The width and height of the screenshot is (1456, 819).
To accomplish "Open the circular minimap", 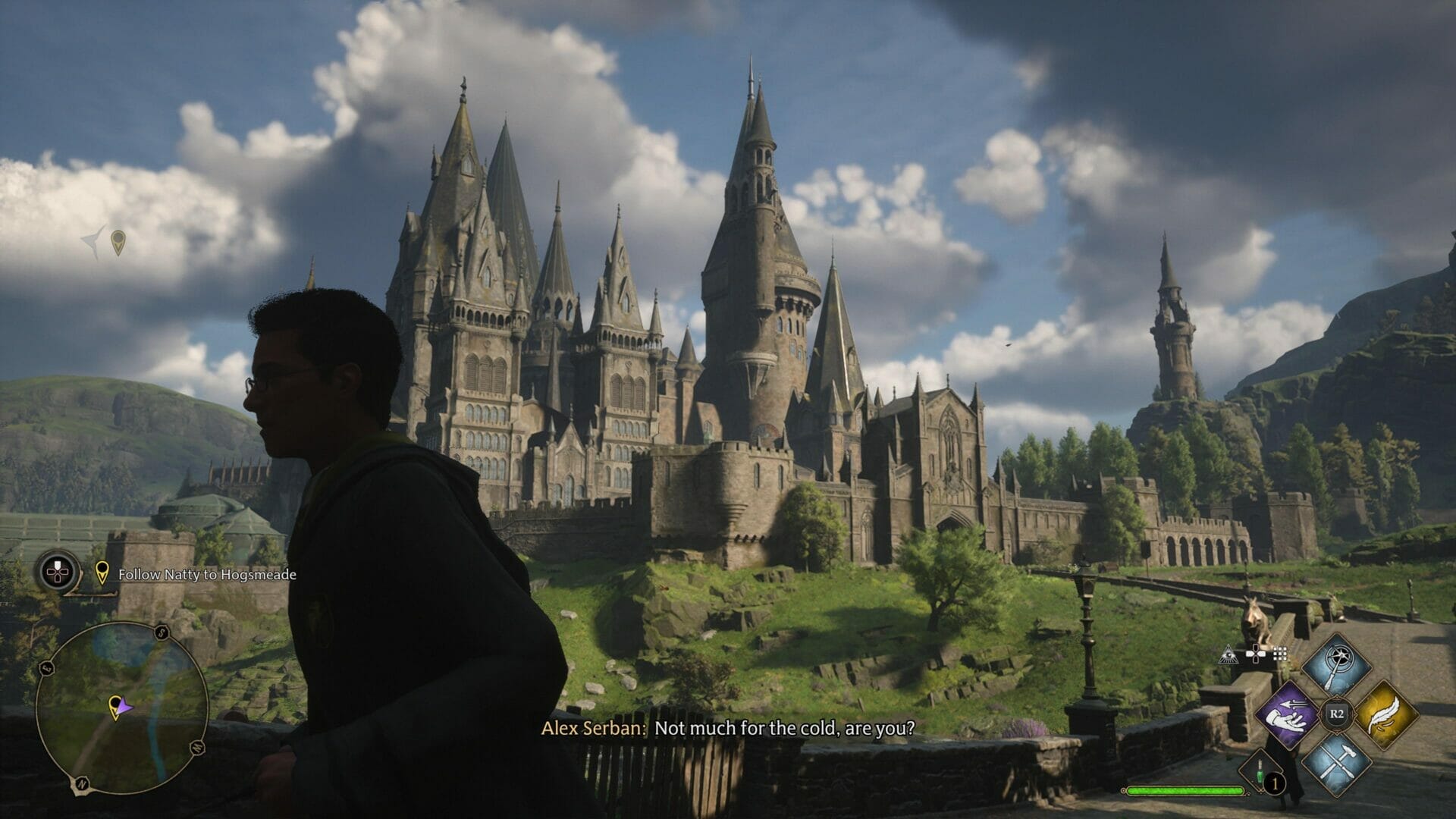I will click(121, 709).
